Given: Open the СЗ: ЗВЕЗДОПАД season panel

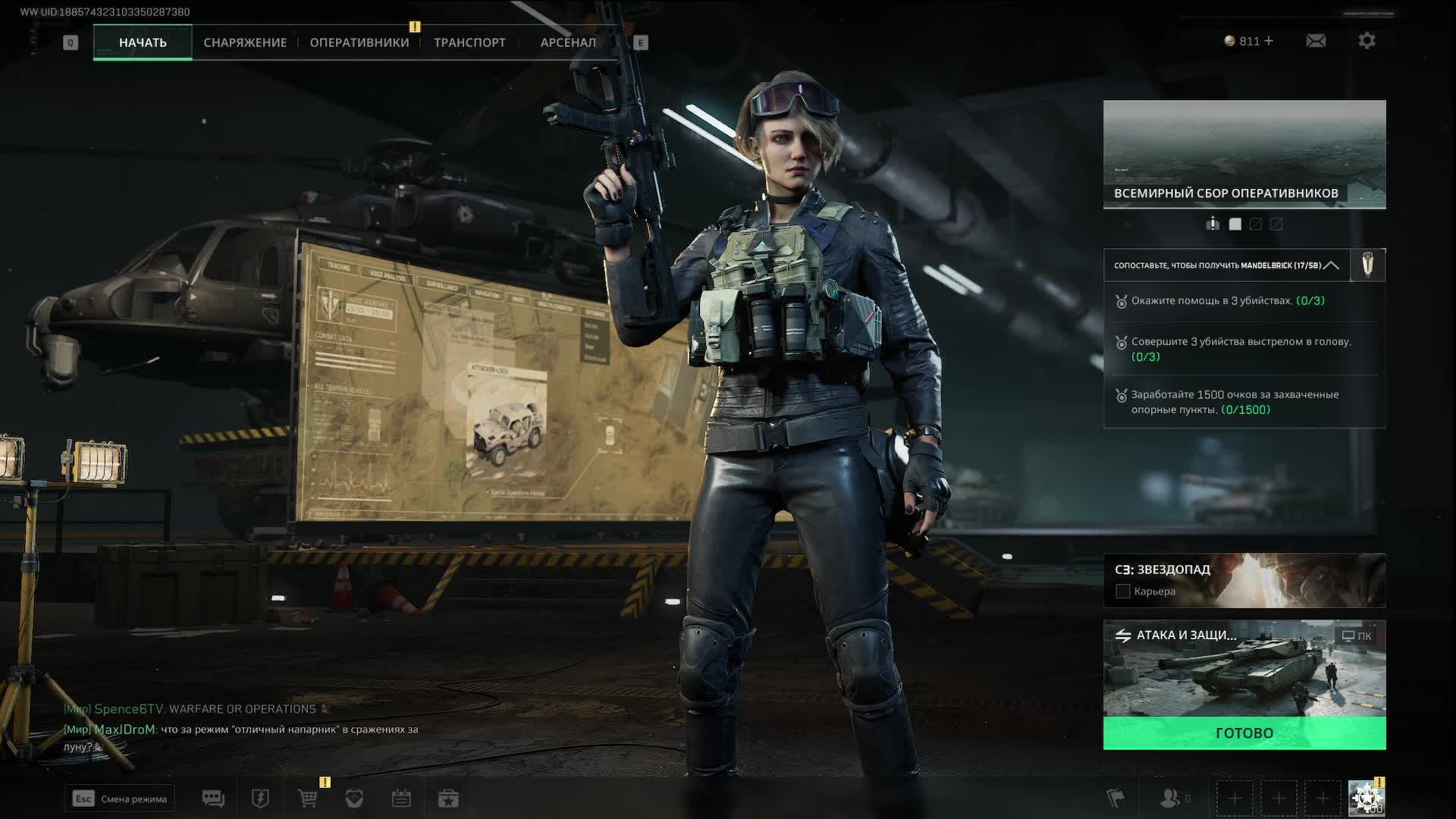Looking at the screenshot, I should tap(1244, 580).
